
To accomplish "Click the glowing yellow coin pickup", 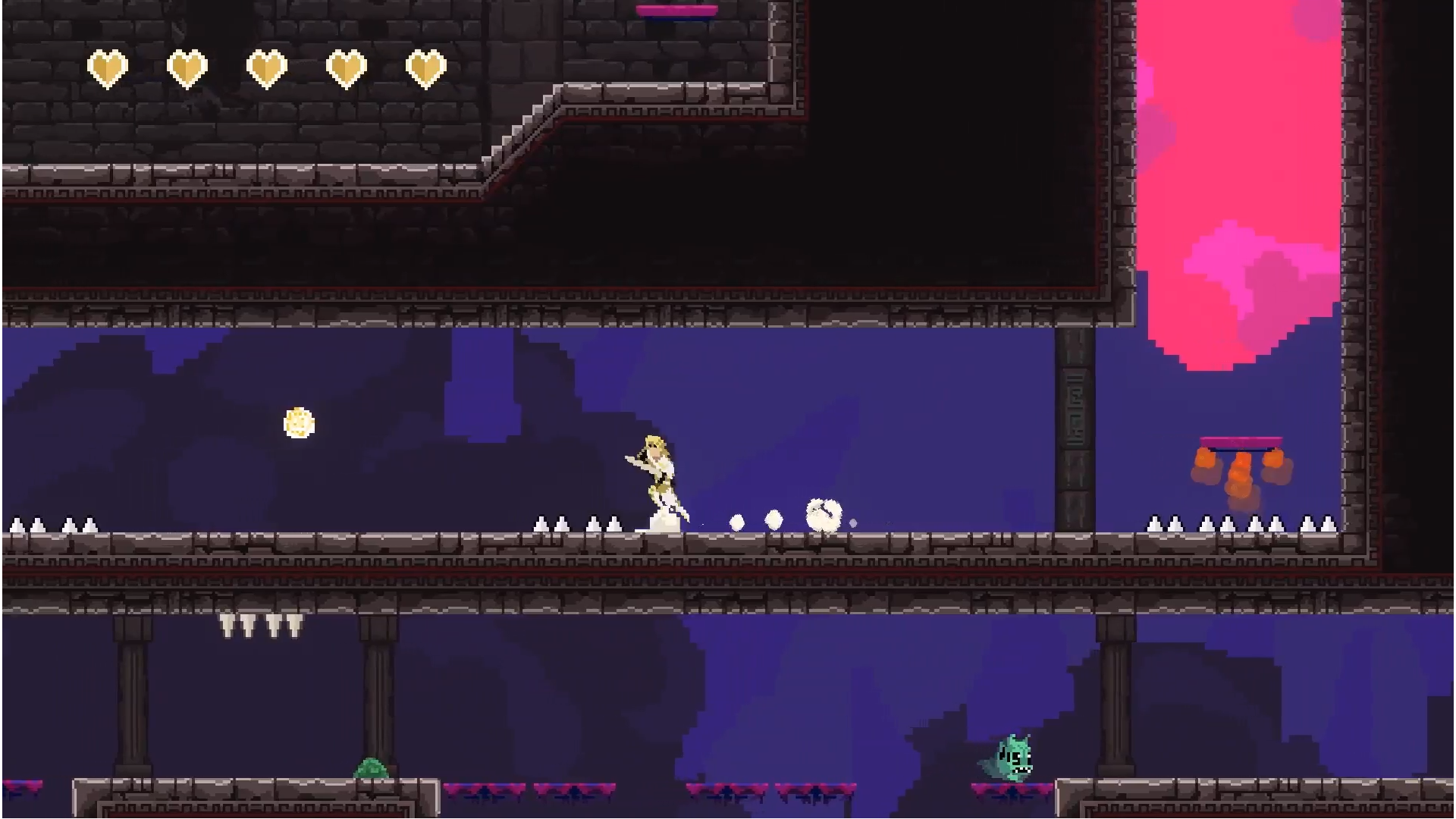I will tap(299, 422).
